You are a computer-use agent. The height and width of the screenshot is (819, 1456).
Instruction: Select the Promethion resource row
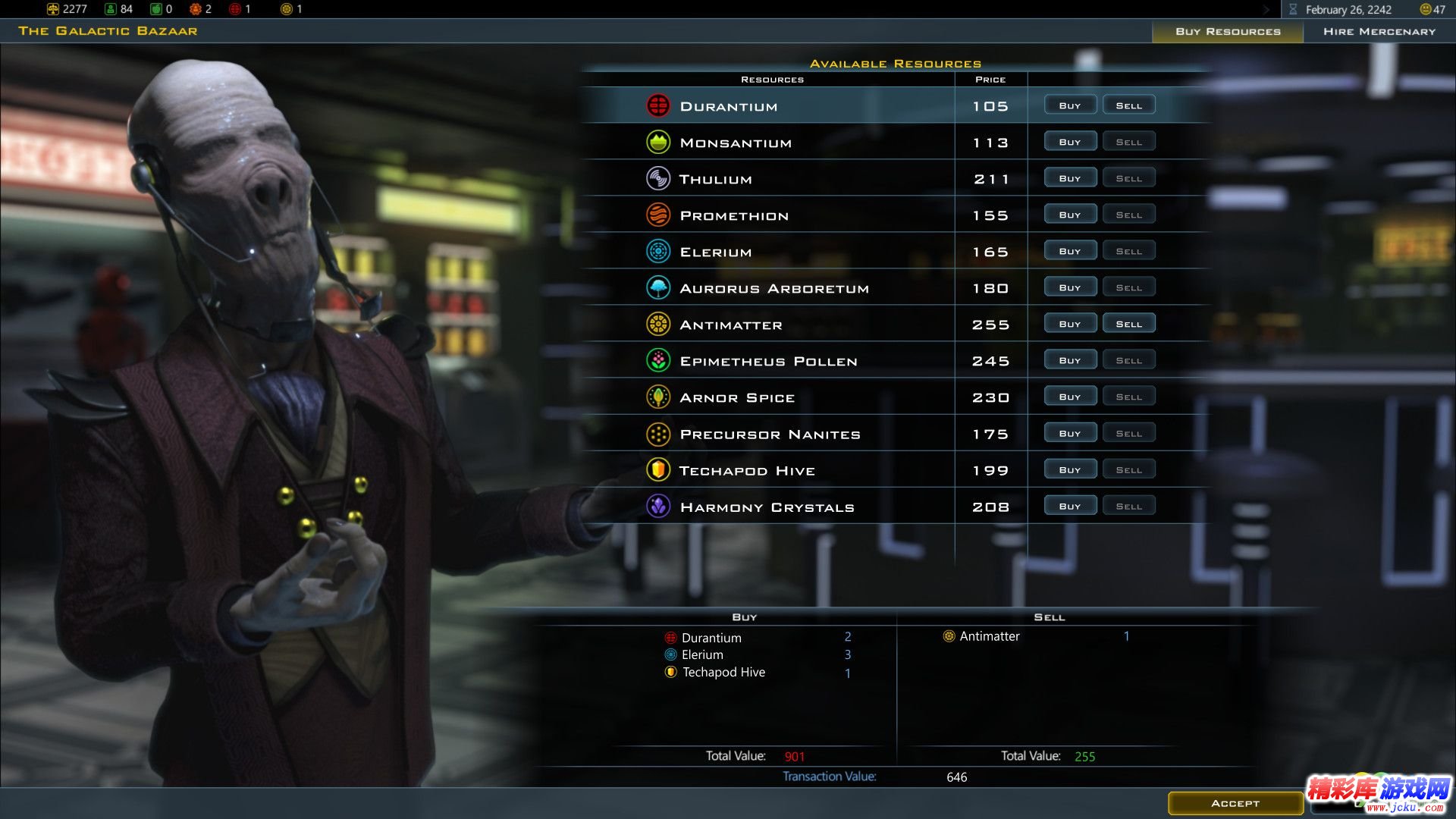(x=734, y=215)
